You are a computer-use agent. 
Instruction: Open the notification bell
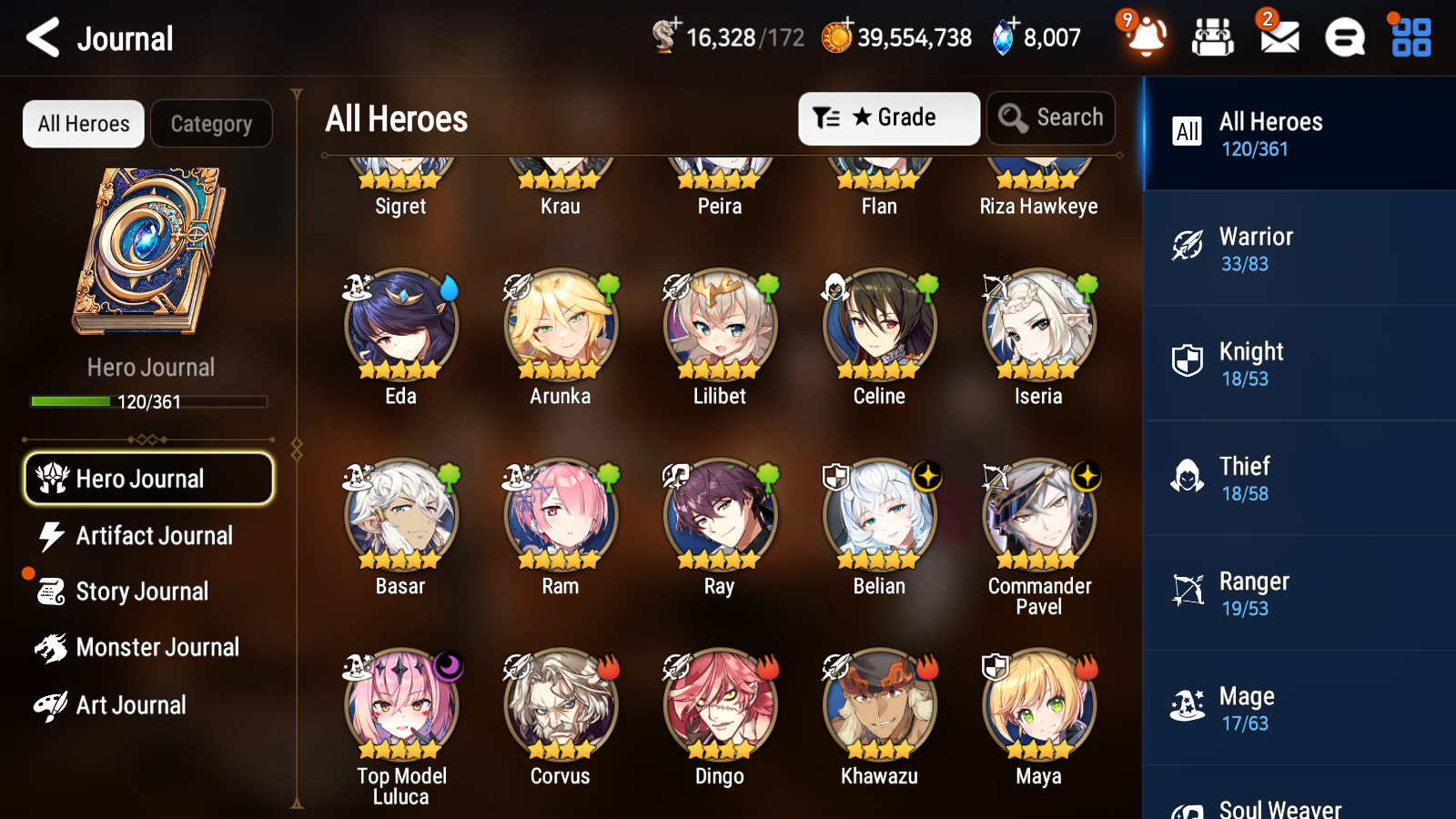[1146, 38]
